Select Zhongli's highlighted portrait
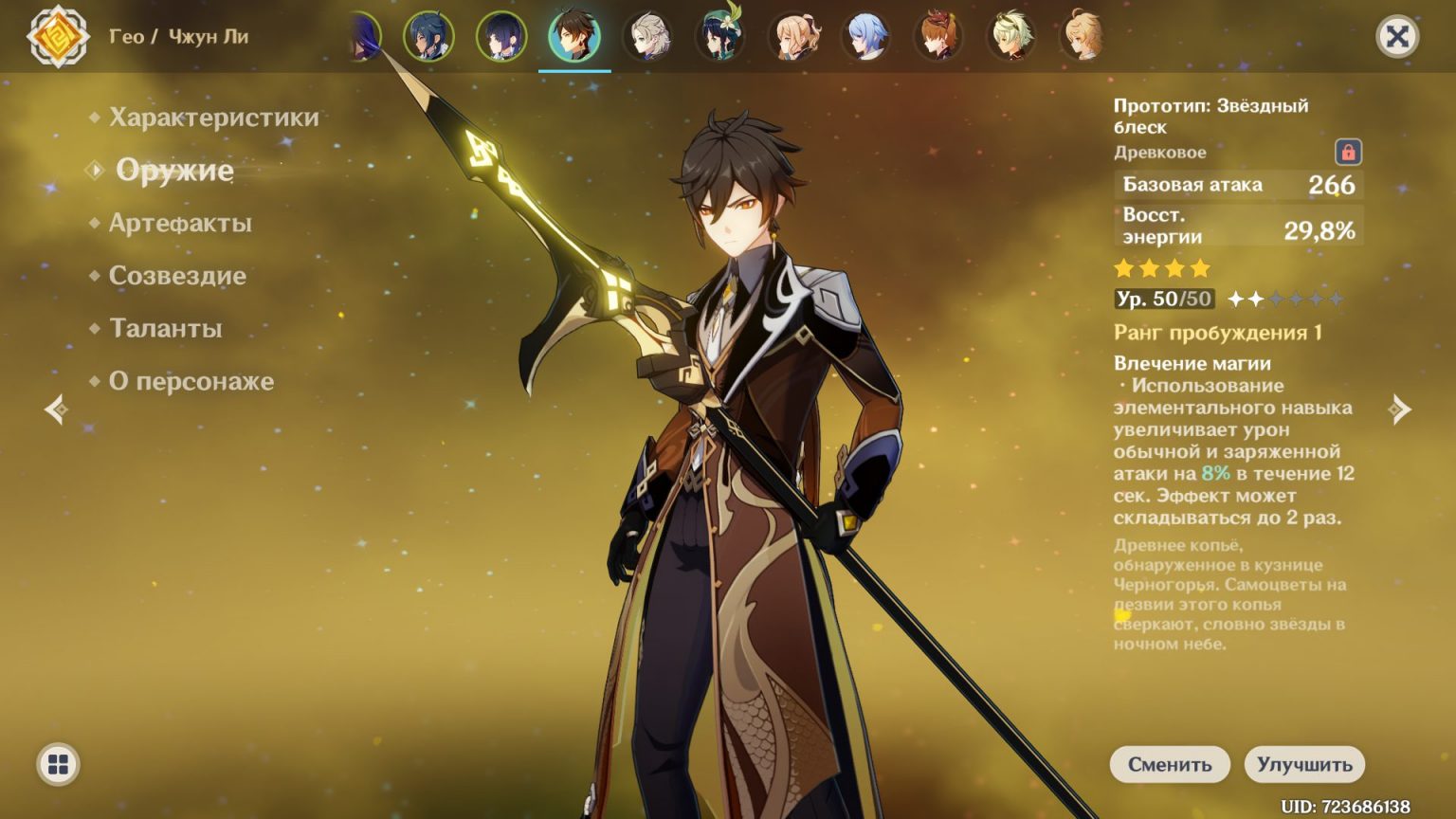Viewport: 1456px width, 819px height. click(x=574, y=36)
